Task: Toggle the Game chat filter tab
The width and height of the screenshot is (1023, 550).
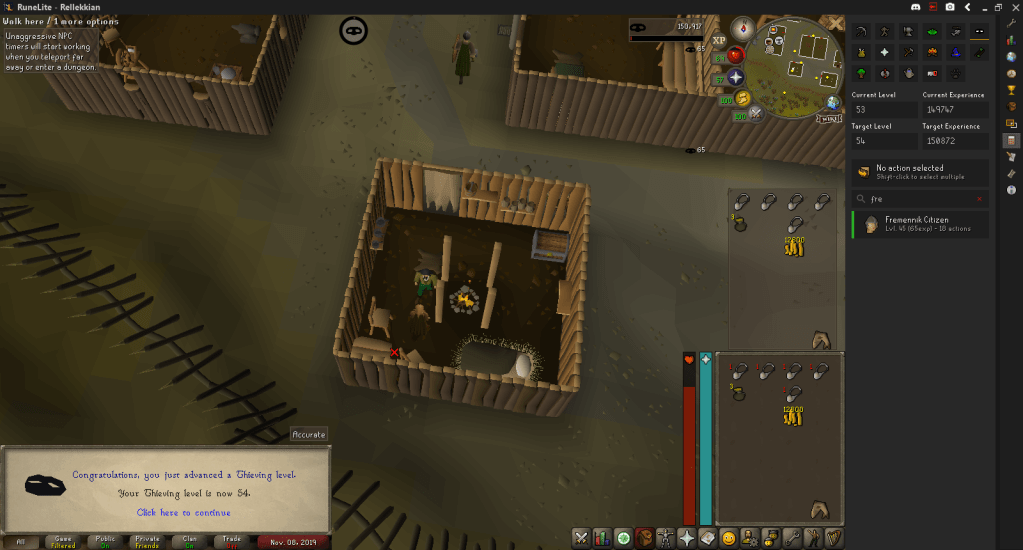Action: tap(62, 541)
